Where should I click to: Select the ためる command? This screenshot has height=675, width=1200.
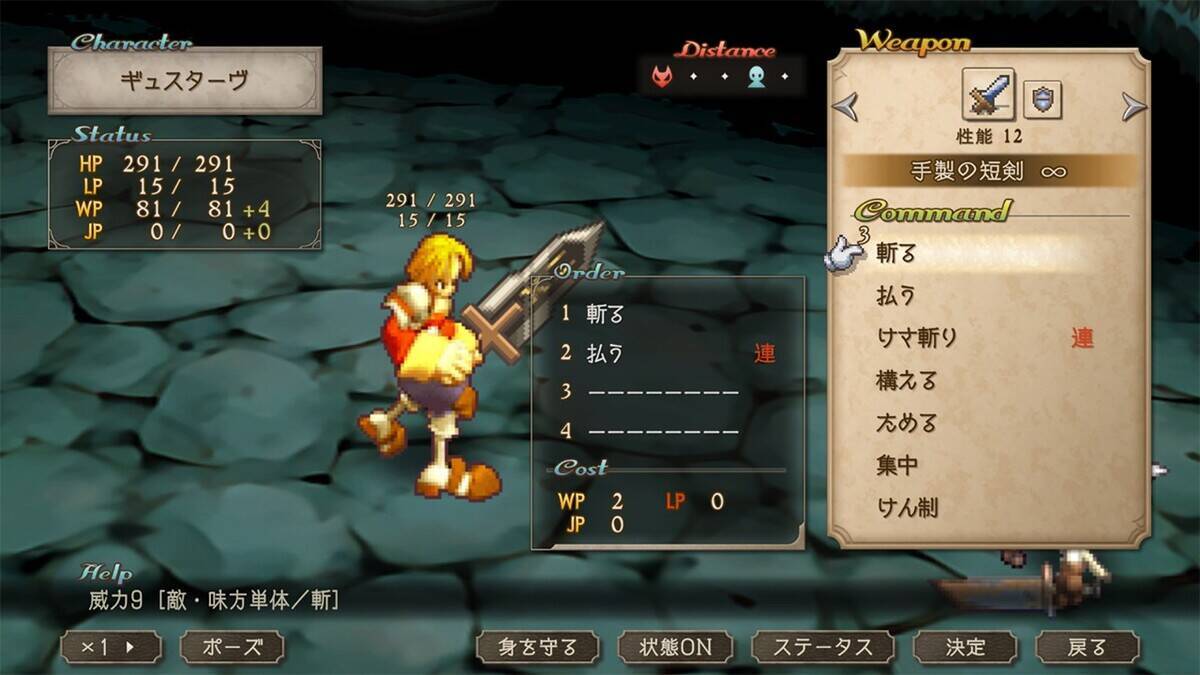pyautogui.click(x=906, y=423)
